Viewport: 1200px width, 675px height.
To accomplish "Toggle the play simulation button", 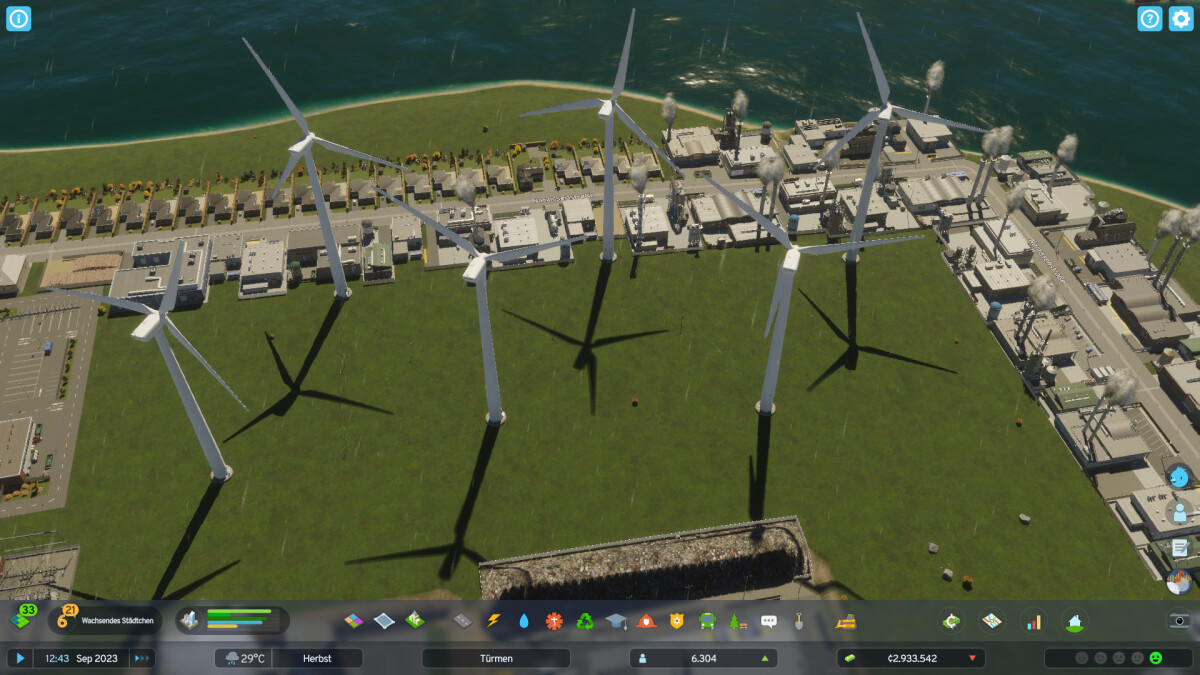I will pos(20,658).
